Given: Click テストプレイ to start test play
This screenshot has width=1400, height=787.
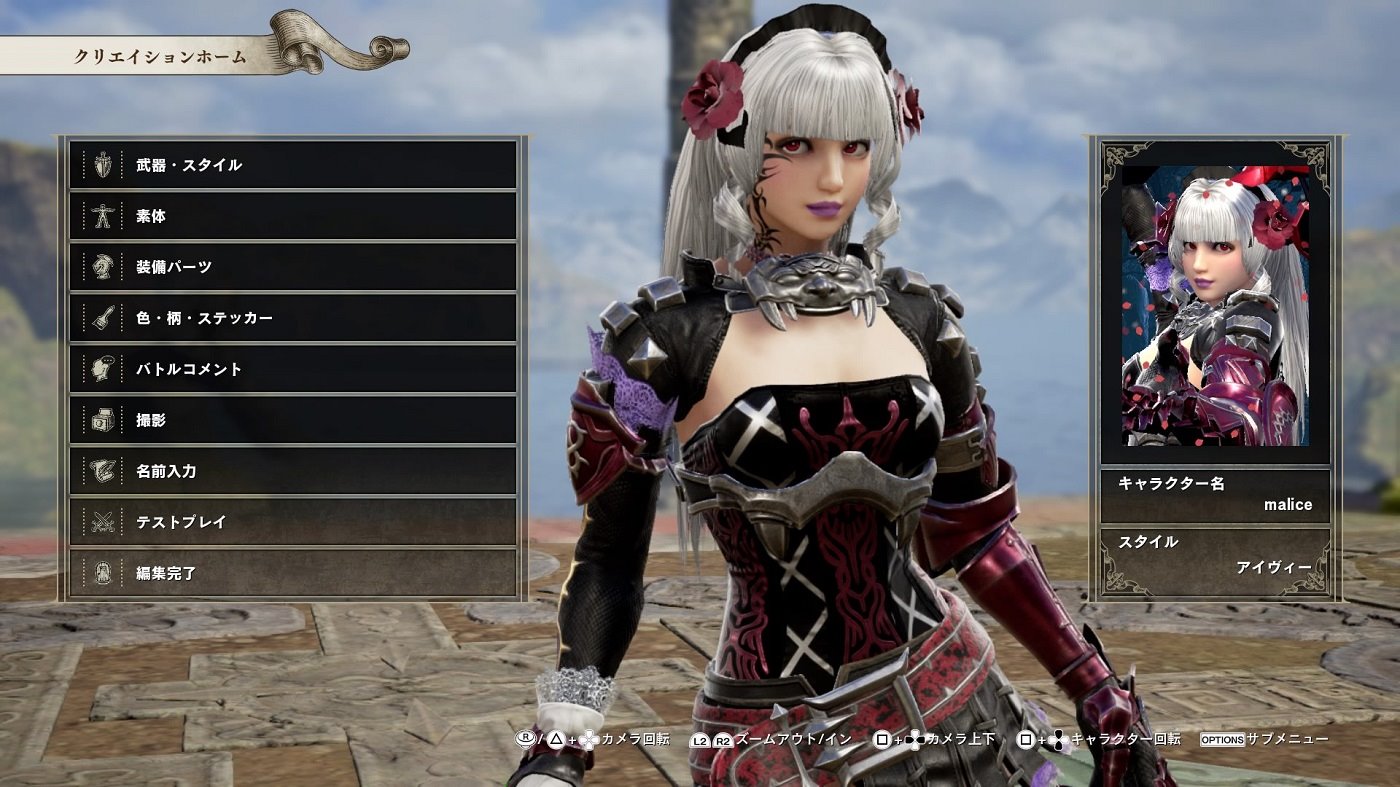Looking at the screenshot, I should (290, 521).
